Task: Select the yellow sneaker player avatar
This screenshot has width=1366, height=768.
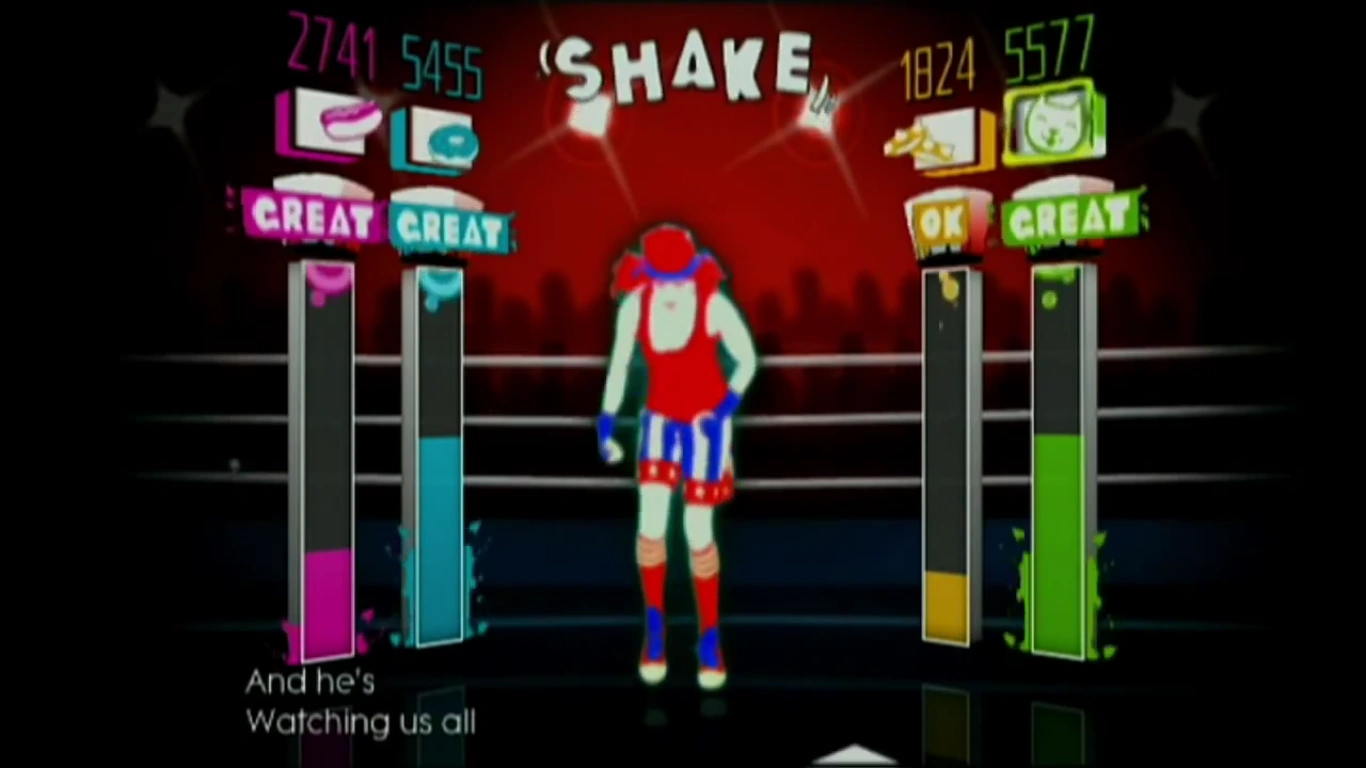Action: point(938,138)
